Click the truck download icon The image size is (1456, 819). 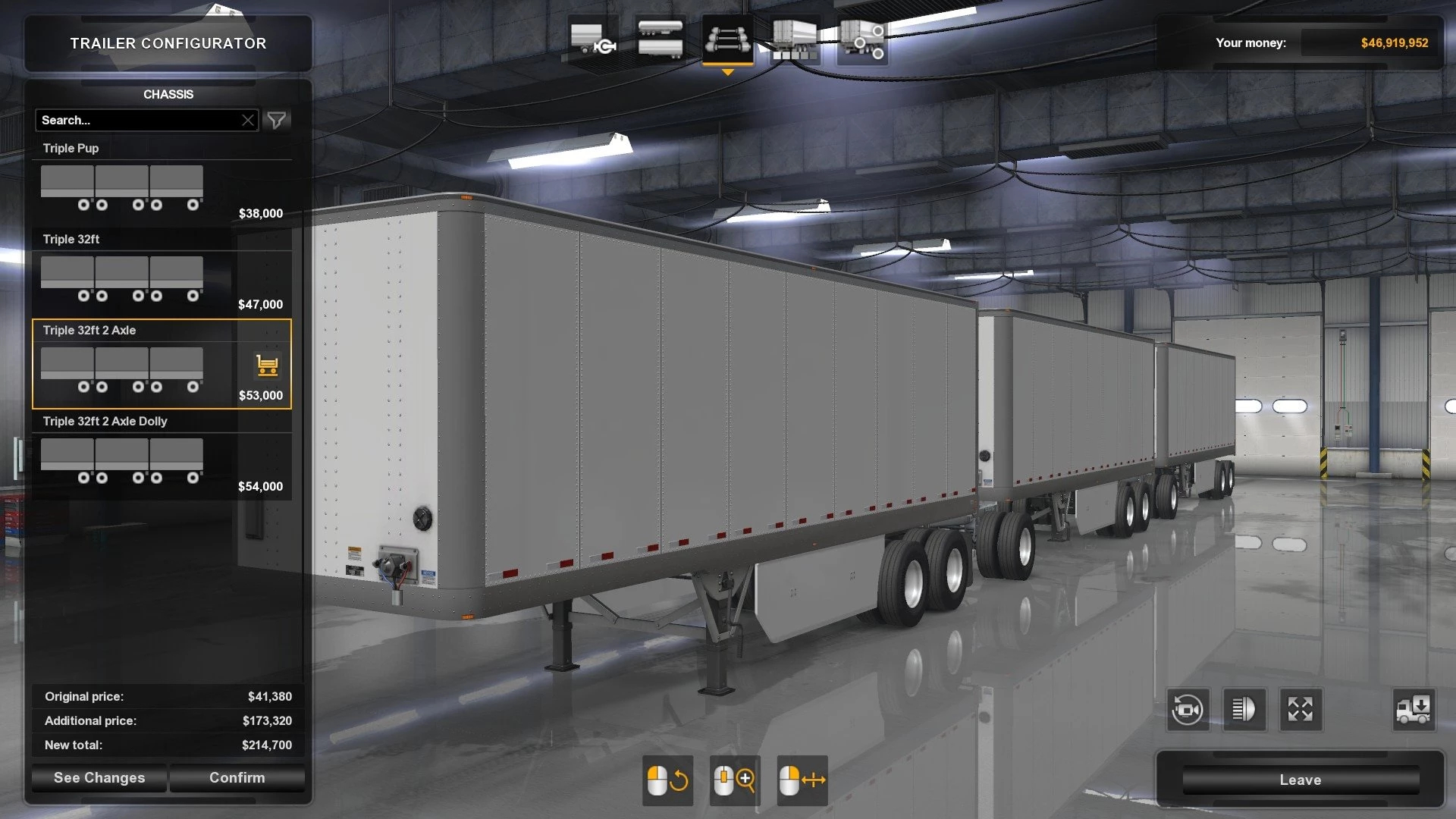[1413, 710]
